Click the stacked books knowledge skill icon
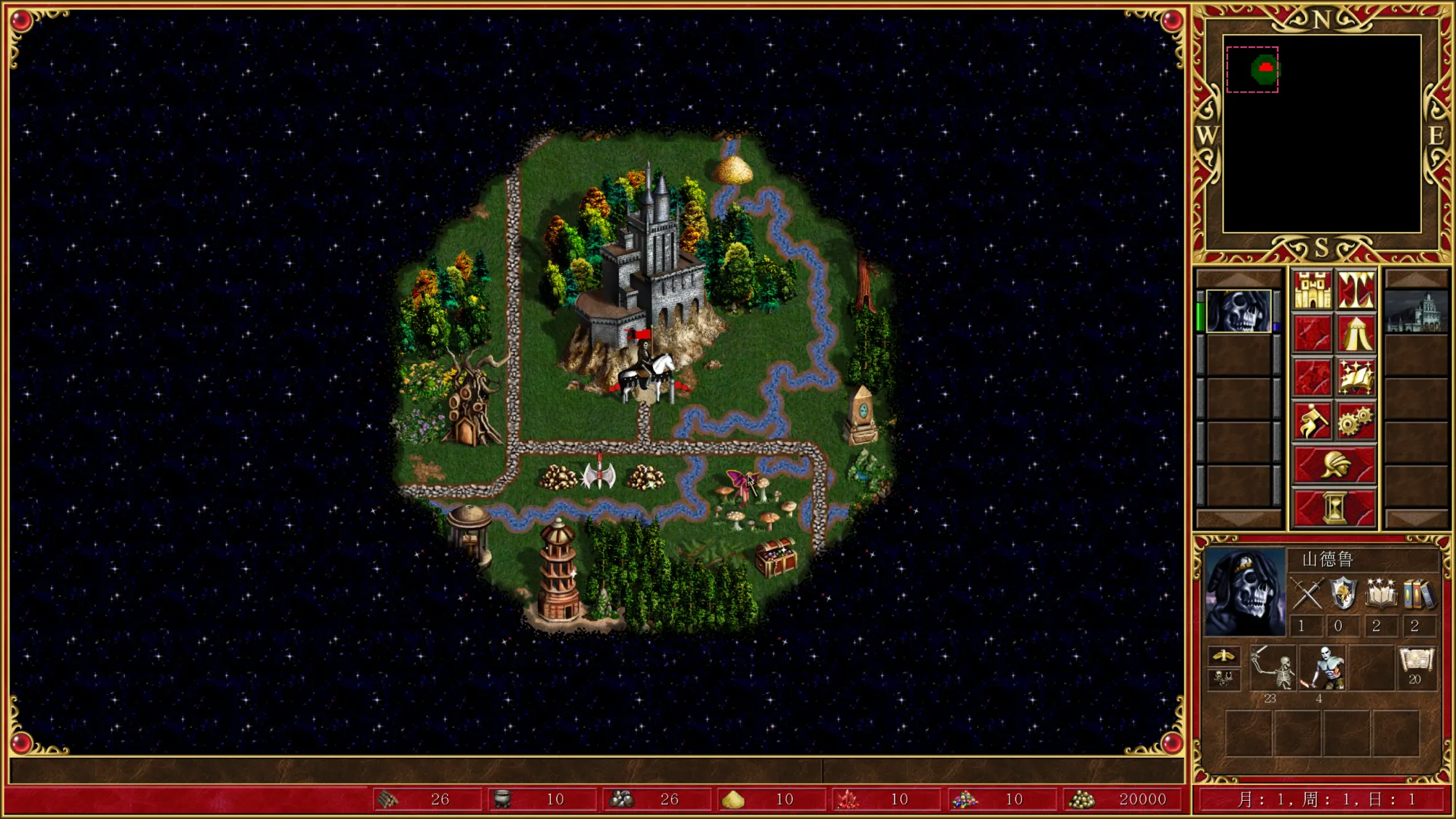The image size is (1456, 819). tap(1417, 593)
